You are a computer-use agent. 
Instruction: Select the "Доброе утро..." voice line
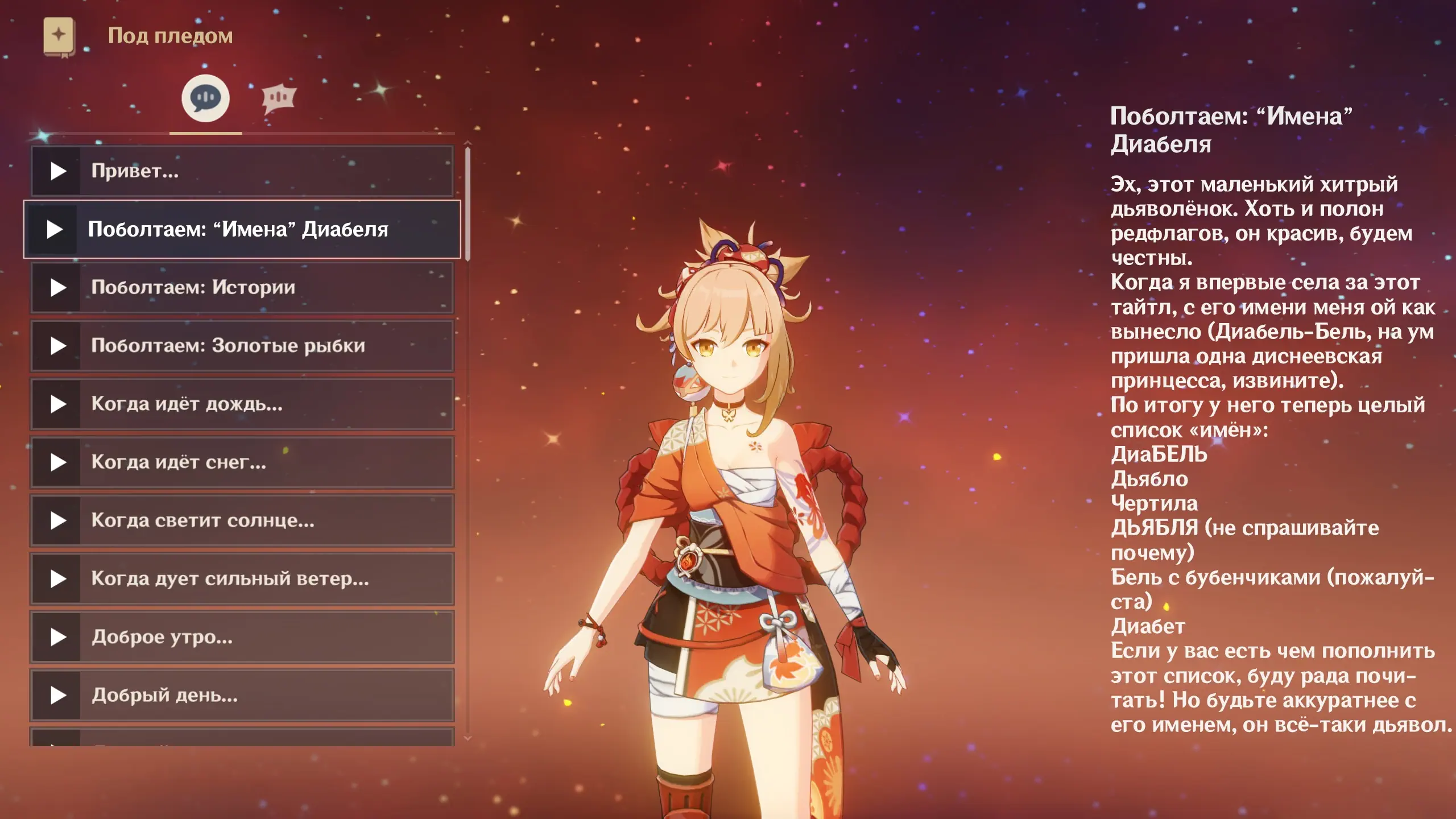(242, 637)
